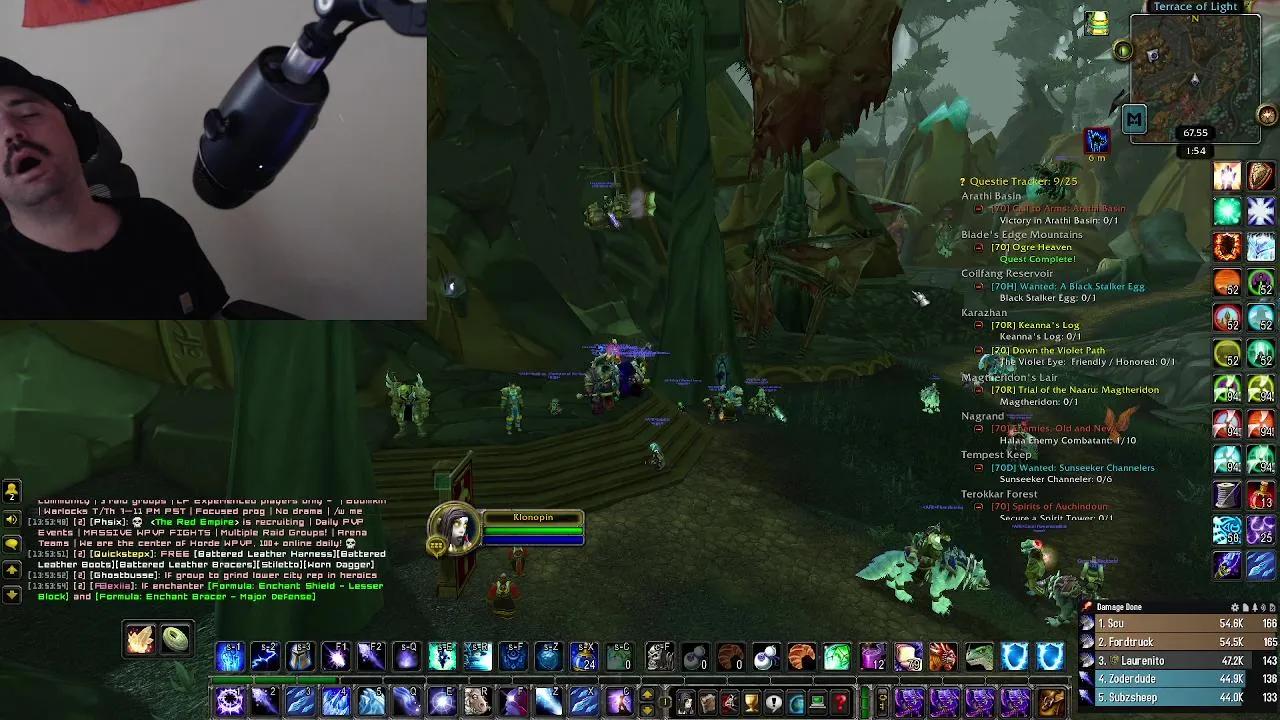The height and width of the screenshot is (720, 1280).
Task: Open the keyring key icon
Action: coord(883,700)
